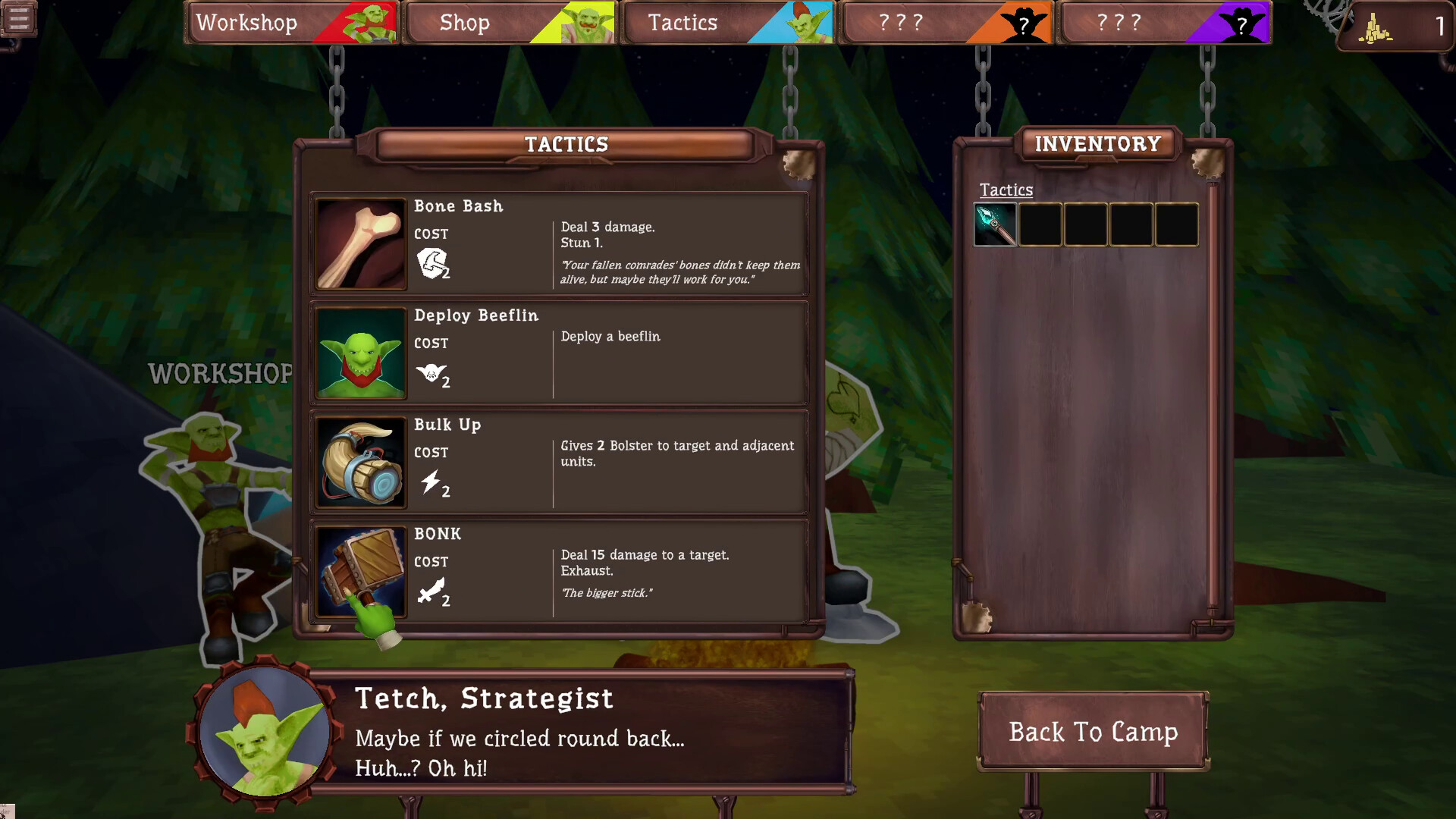The width and height of the screenshot is (1456, 819).
Task: Select the Bulk Up tactic row
Action: (559, 462)
